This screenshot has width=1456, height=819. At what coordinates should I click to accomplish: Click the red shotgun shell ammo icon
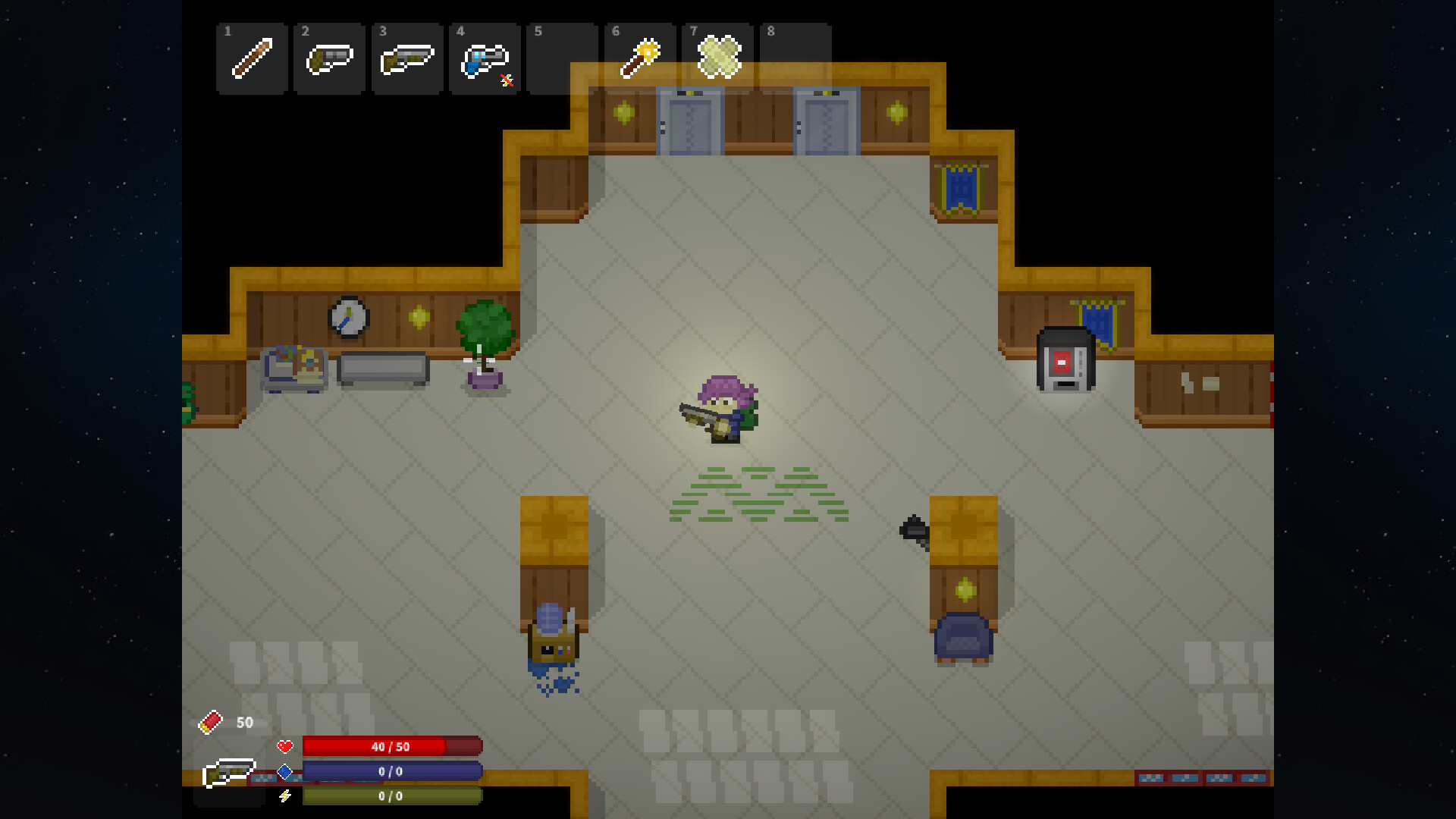tap(209, 721)
